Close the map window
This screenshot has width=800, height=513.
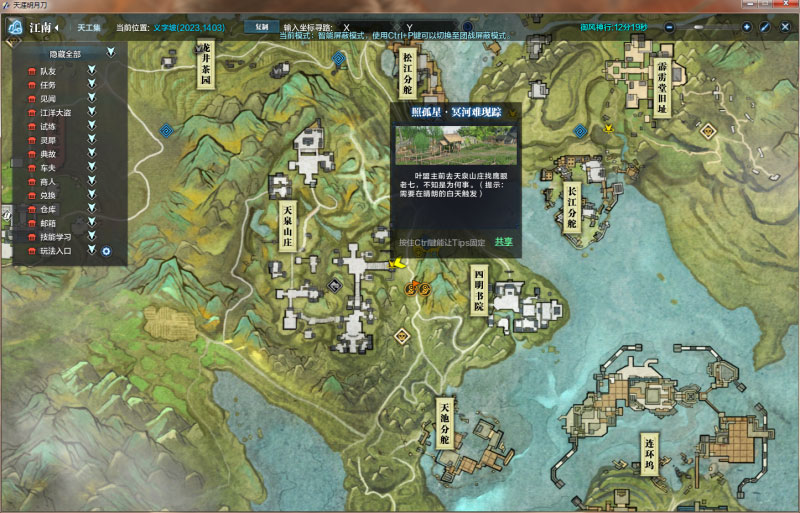(x=785, y=27)
